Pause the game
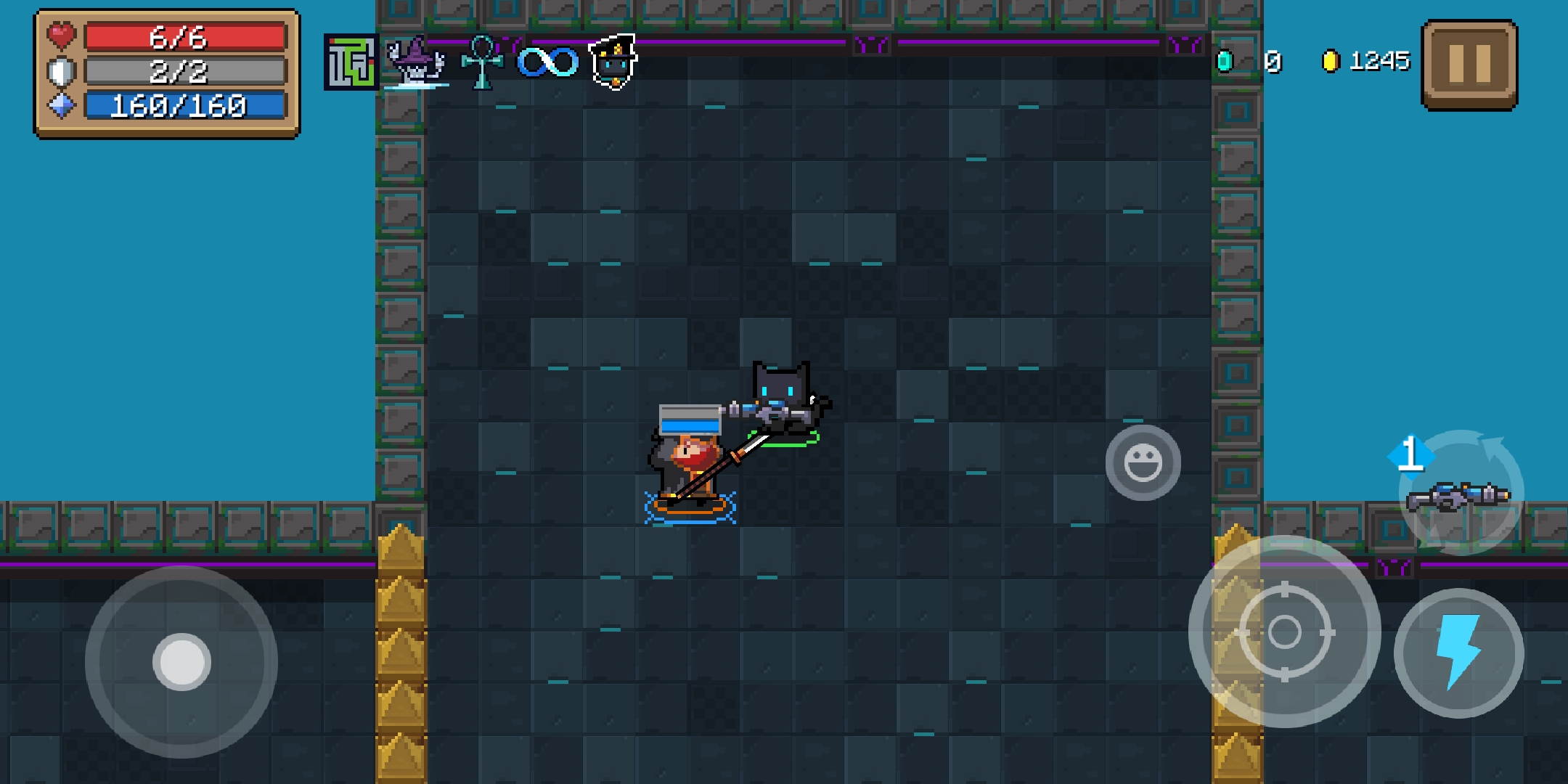The width and height of the screenshot is (1568, 784). coord(1469,65)
